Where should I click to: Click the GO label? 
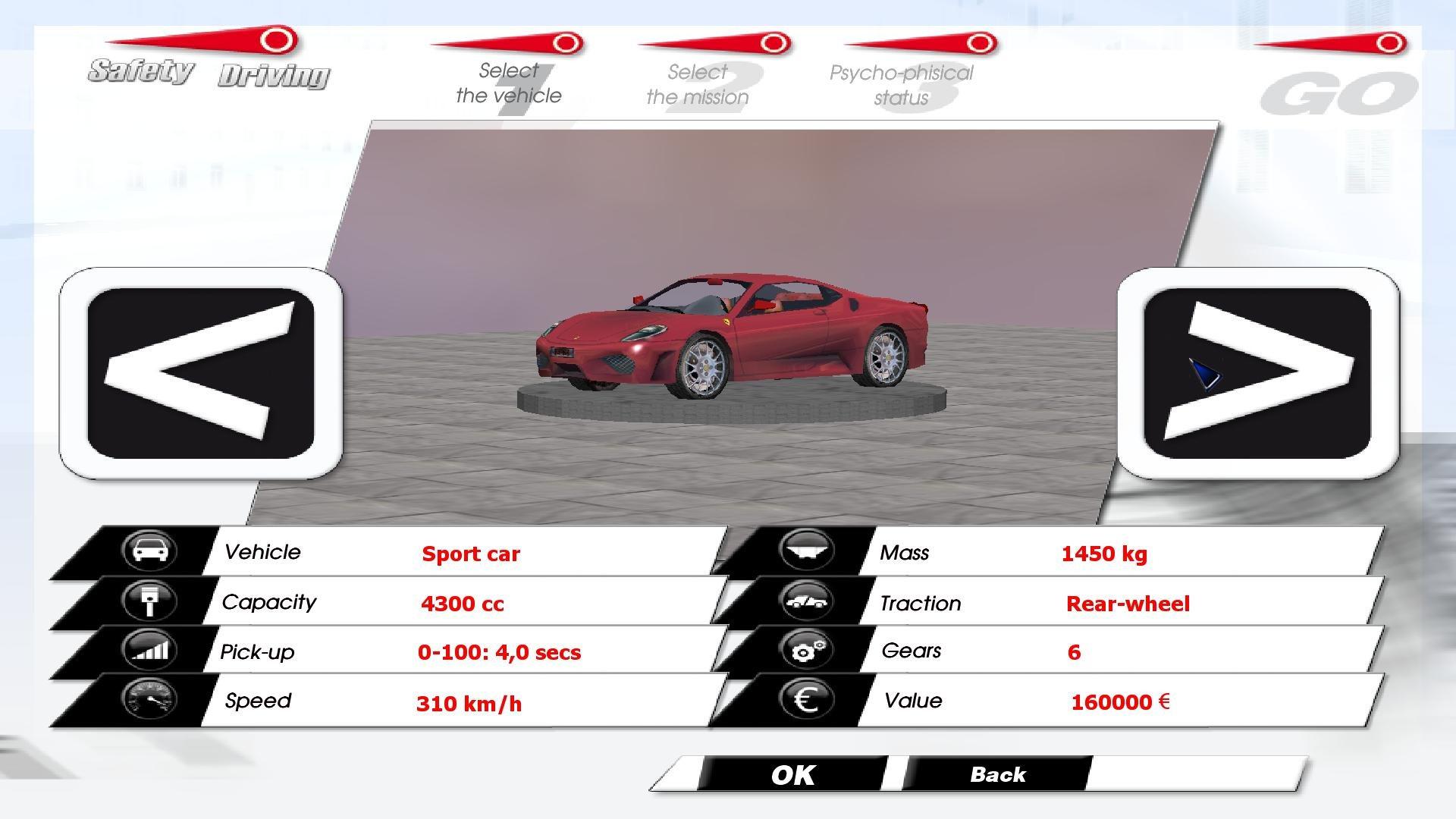click(x=1338, y=91)
